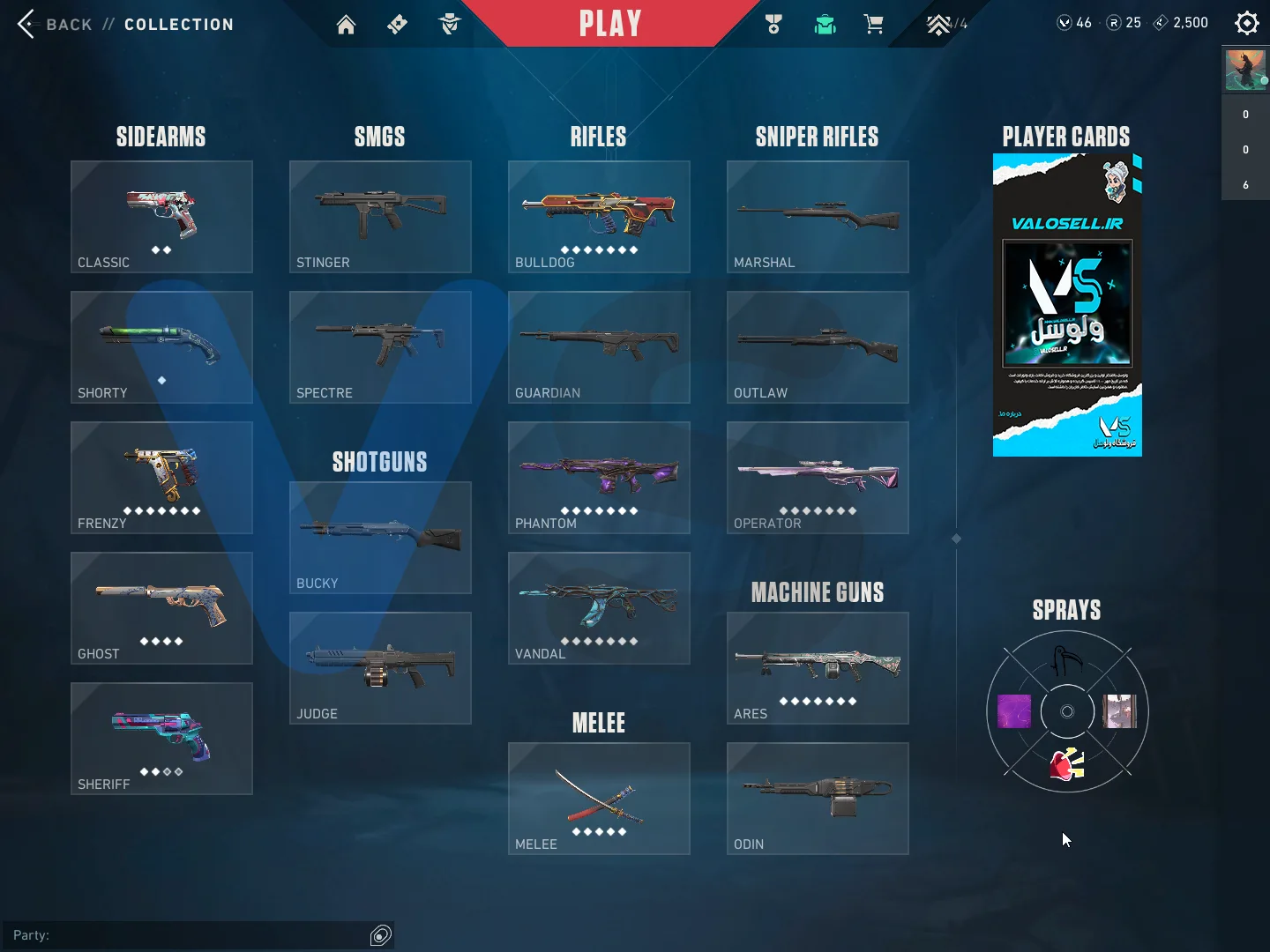Open the Spectre weapon slot
The width and height of the screenshot is (1270, 952).
(x=380, y=347)
